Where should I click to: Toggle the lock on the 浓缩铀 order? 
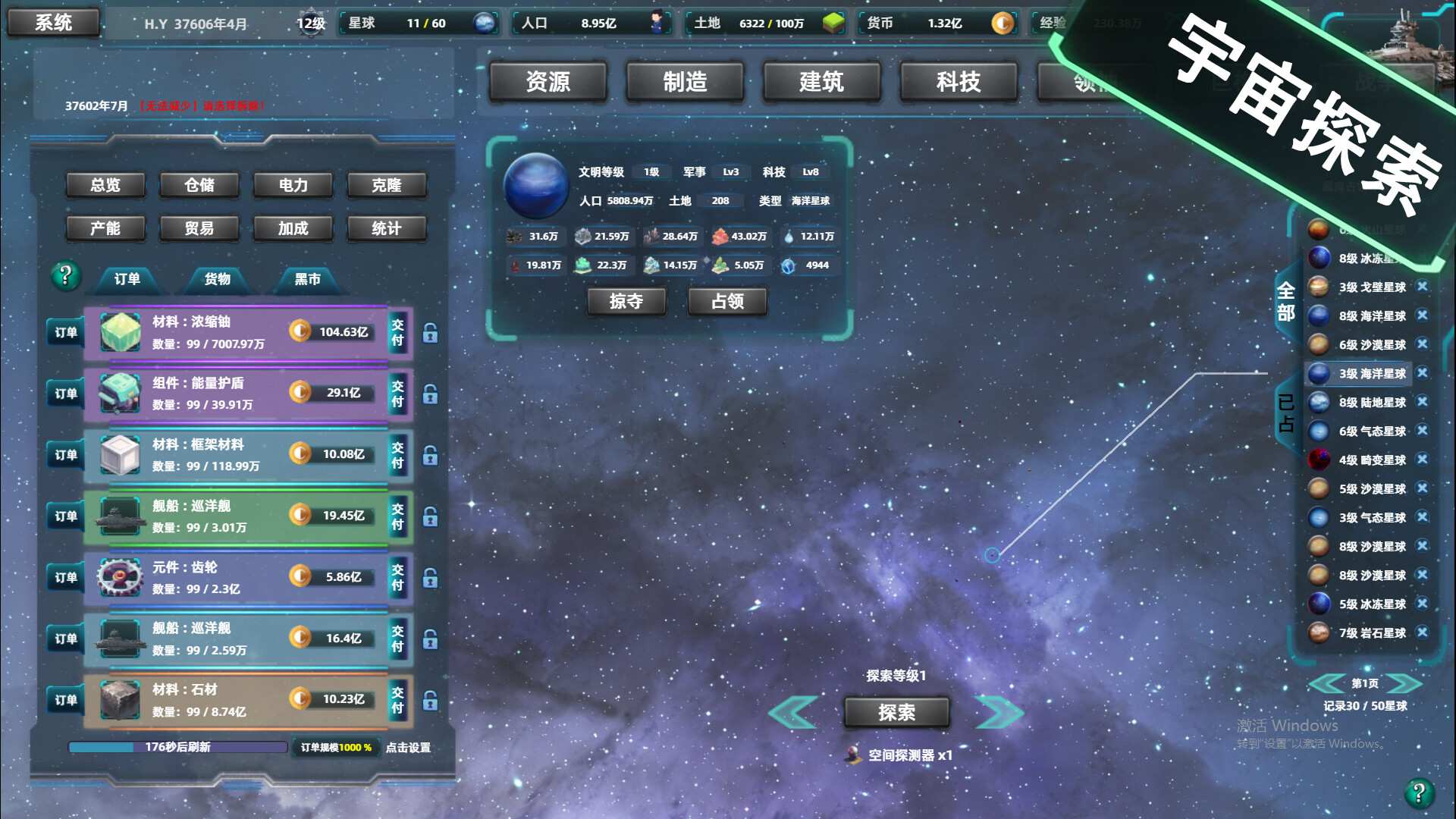[x=429, y=334]
